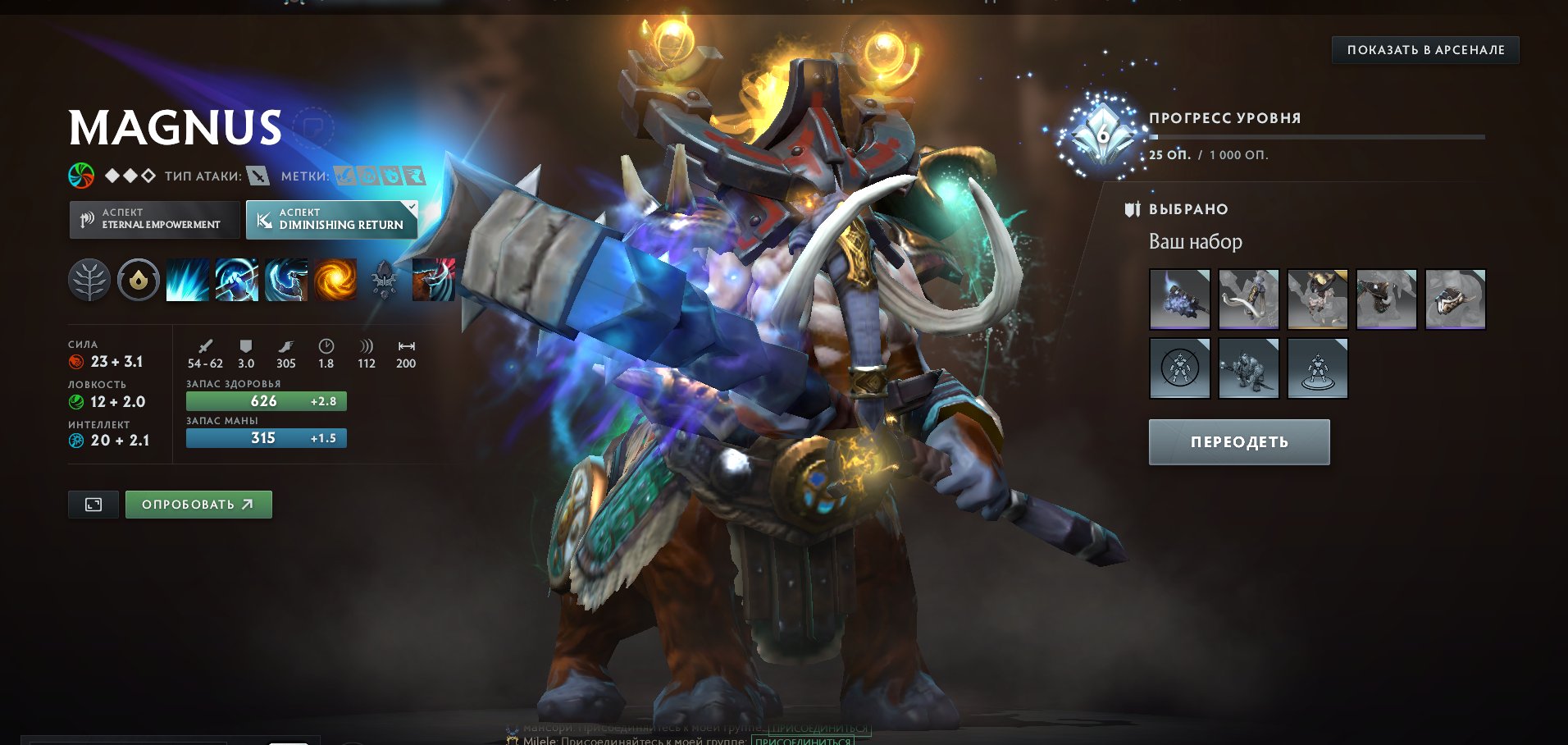
Task: Click the Empower ability icon
Action: point(236,280)
